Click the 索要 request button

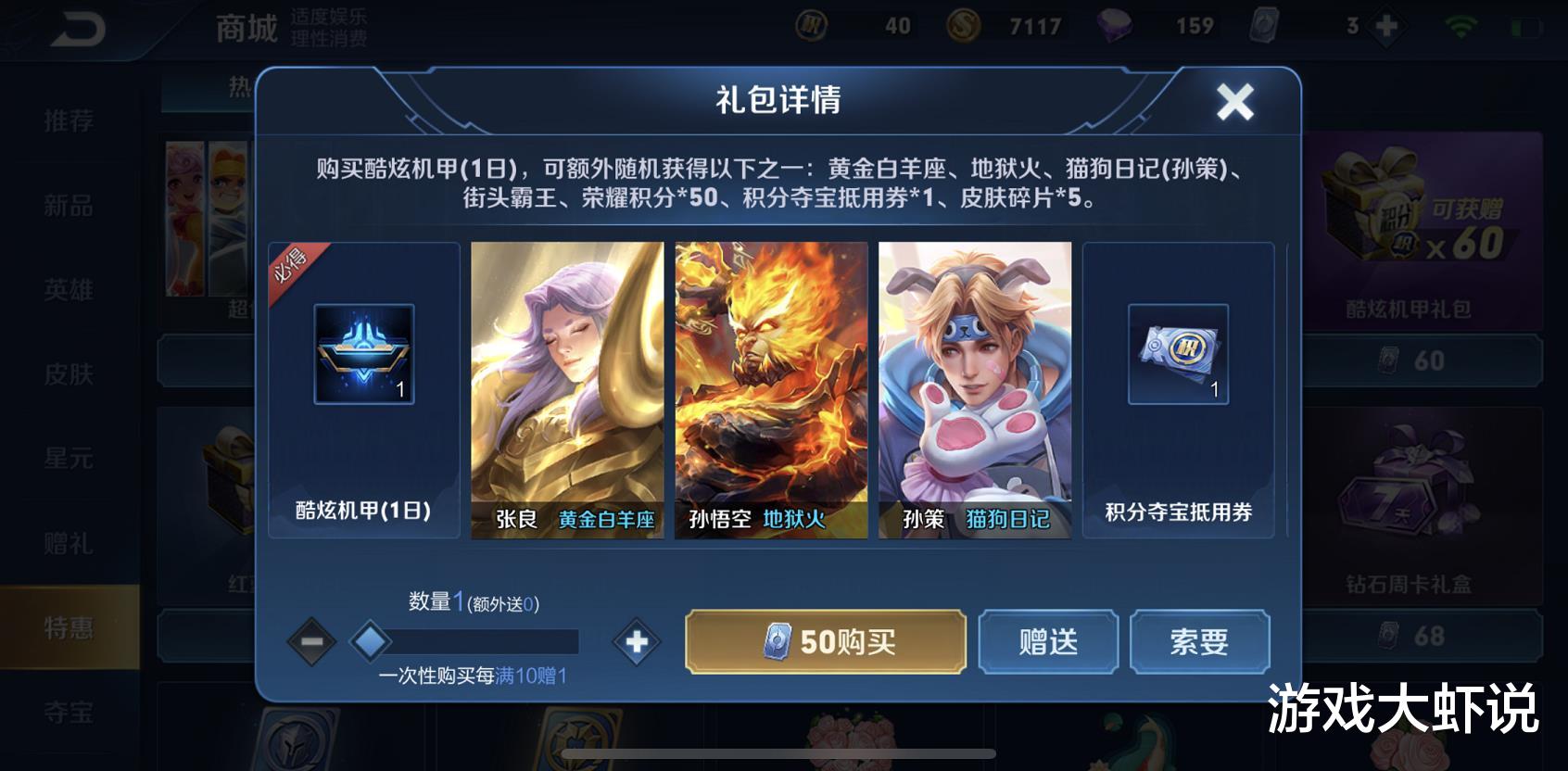tap(1200, 640)
